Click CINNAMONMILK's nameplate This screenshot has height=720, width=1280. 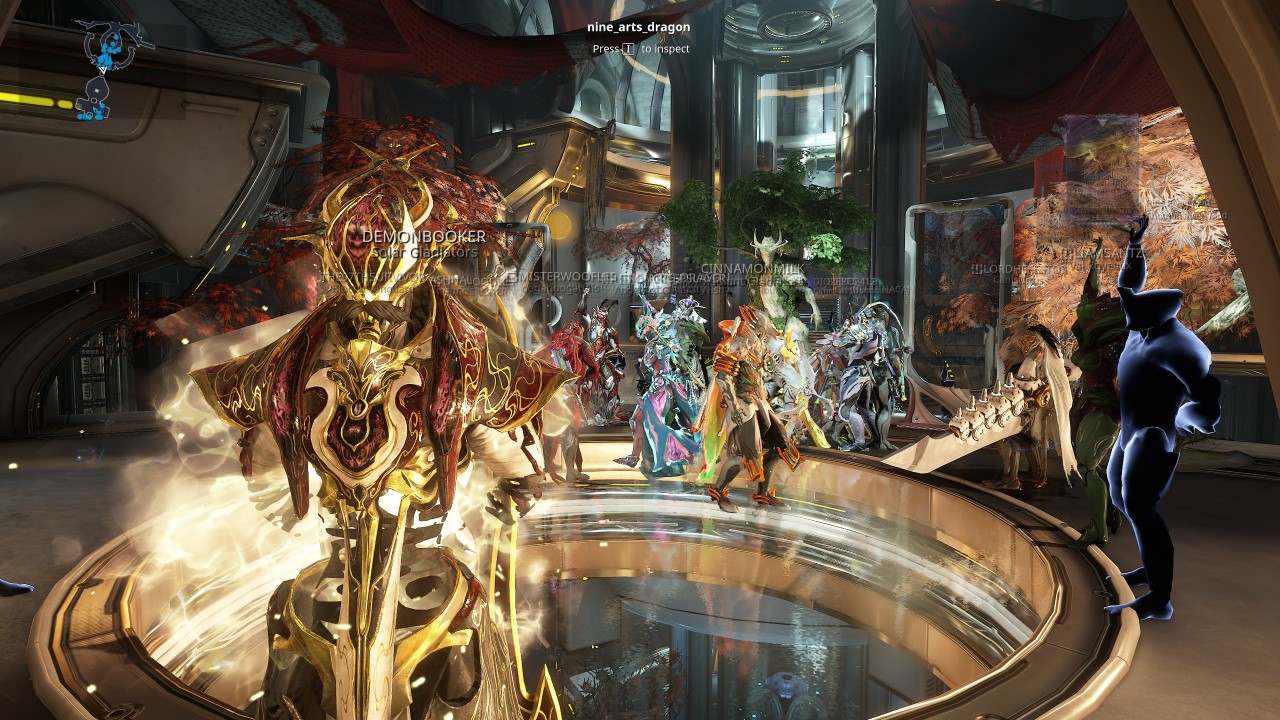tap(753, 268)
